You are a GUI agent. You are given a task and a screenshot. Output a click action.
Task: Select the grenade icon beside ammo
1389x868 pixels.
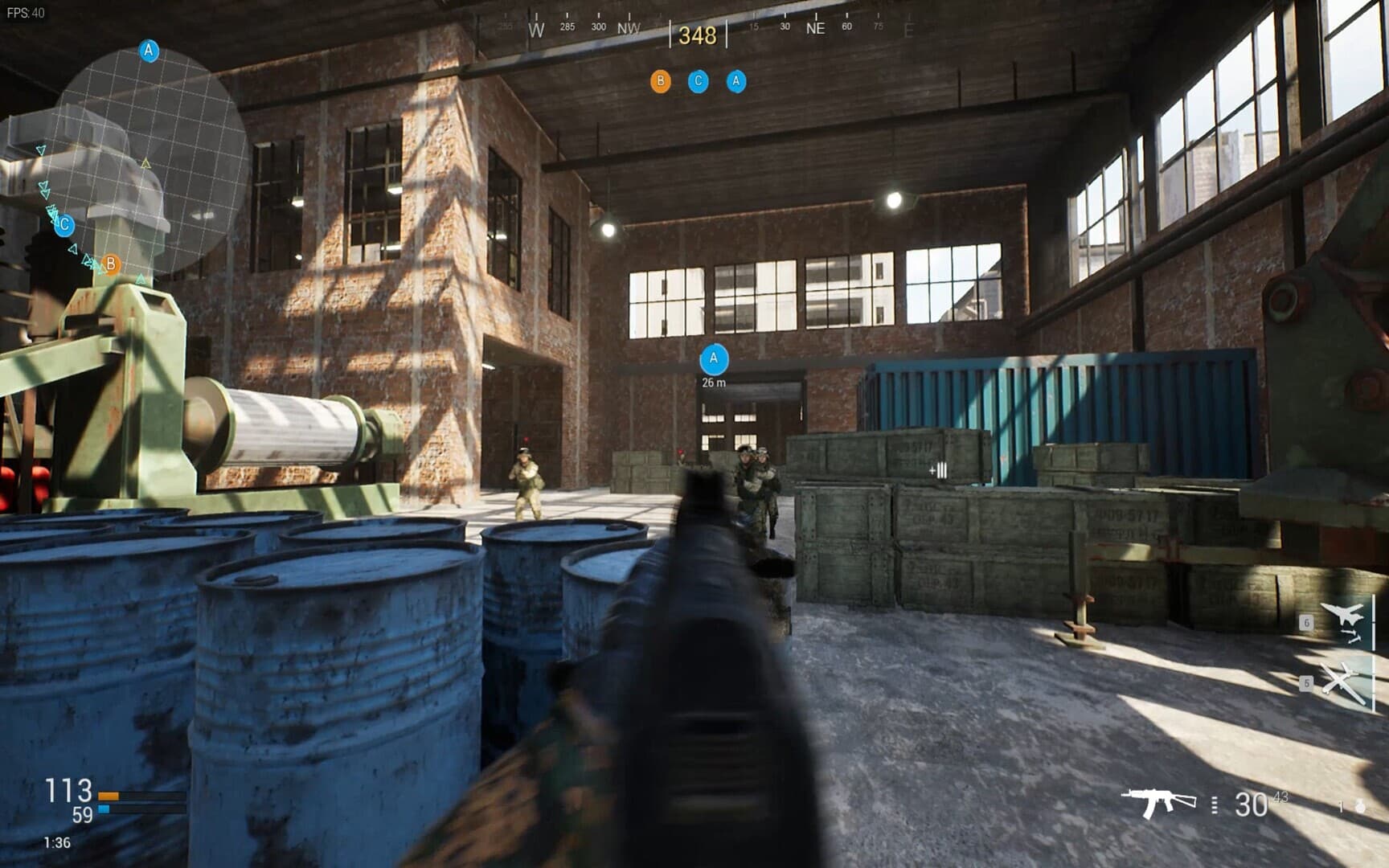(1359, 806)
